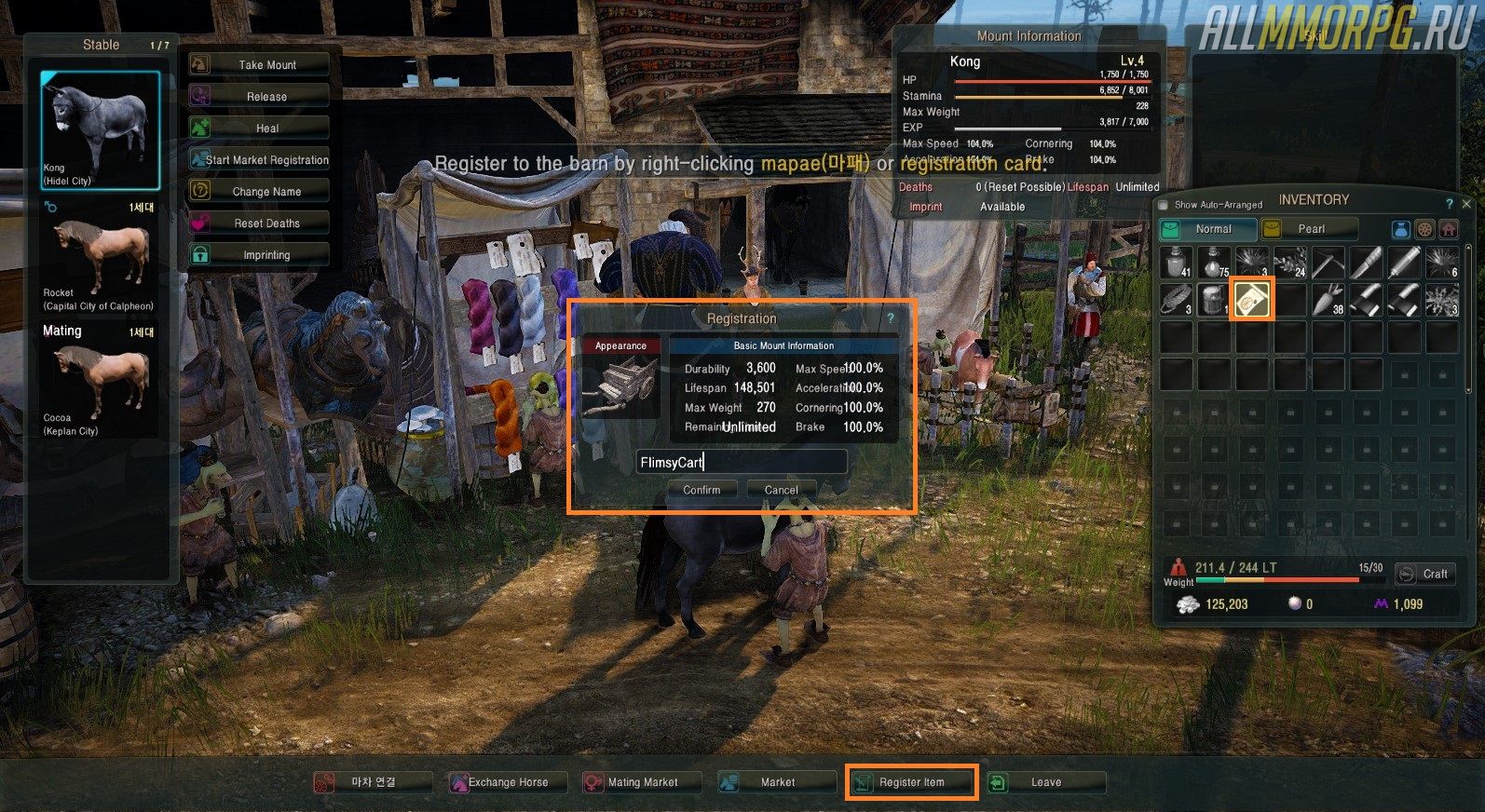Confirm the cart registration
The image size is (1485, 812).
click(702, 490)
